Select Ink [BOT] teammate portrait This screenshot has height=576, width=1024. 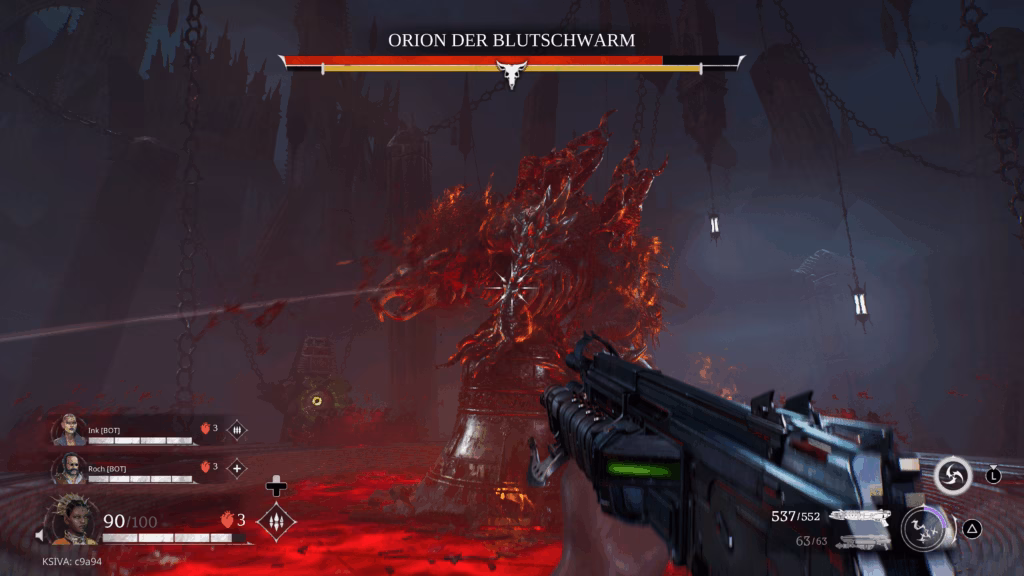tap(69, 430)
